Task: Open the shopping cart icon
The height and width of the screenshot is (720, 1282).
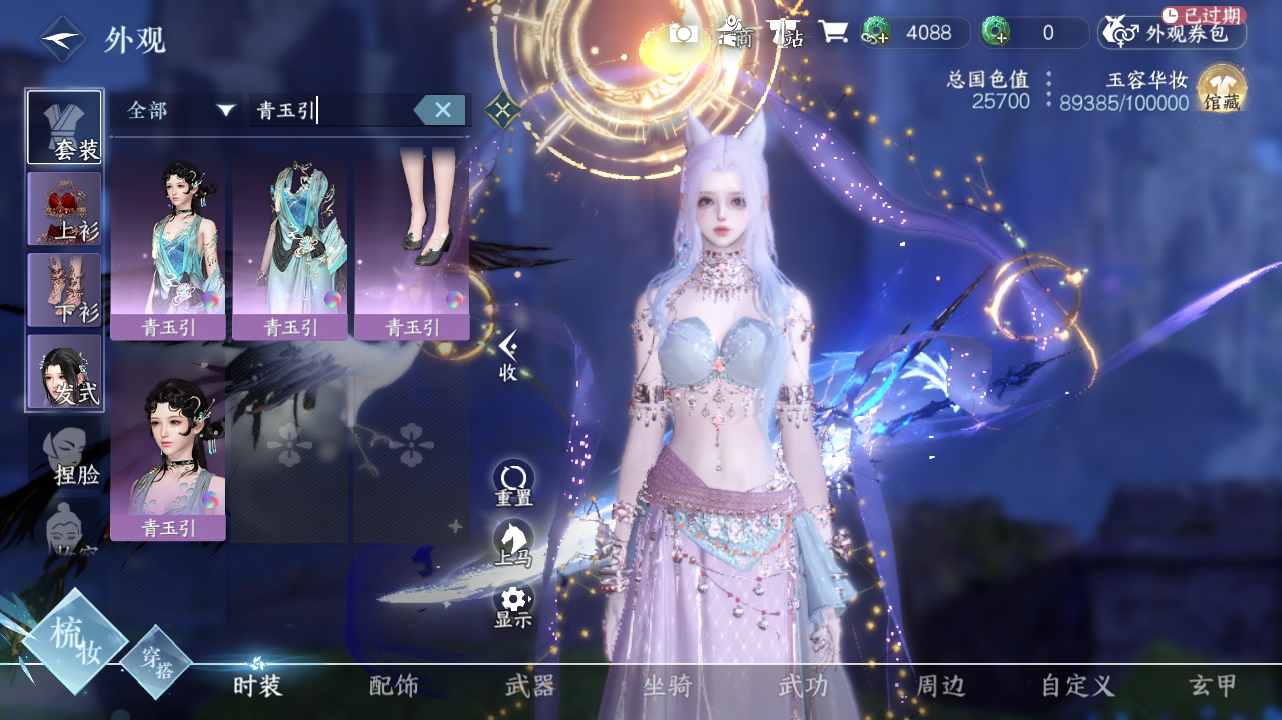Action: click(x=832, y=33)
